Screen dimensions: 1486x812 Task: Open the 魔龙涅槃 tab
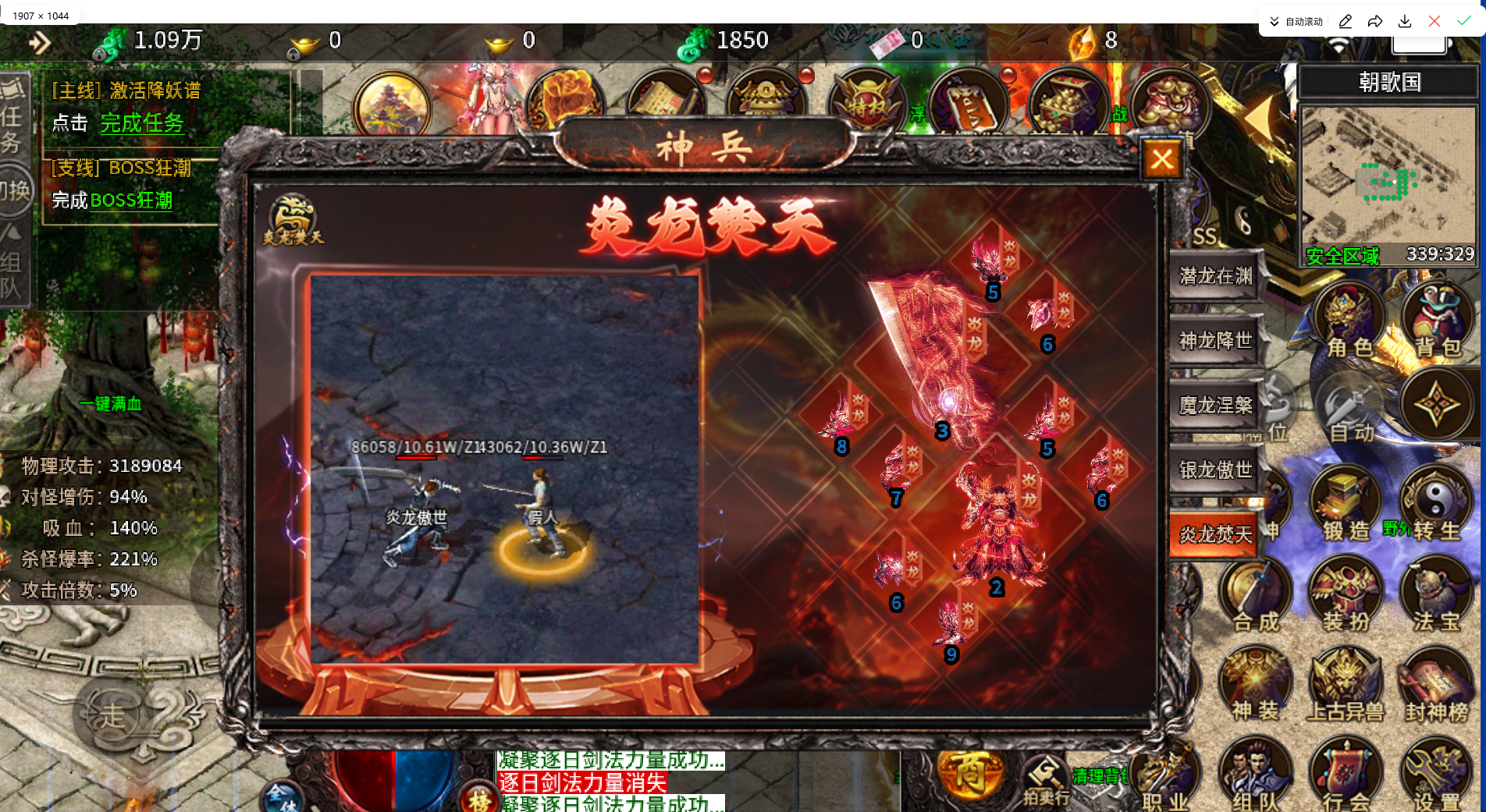(x=1214, y=406)
